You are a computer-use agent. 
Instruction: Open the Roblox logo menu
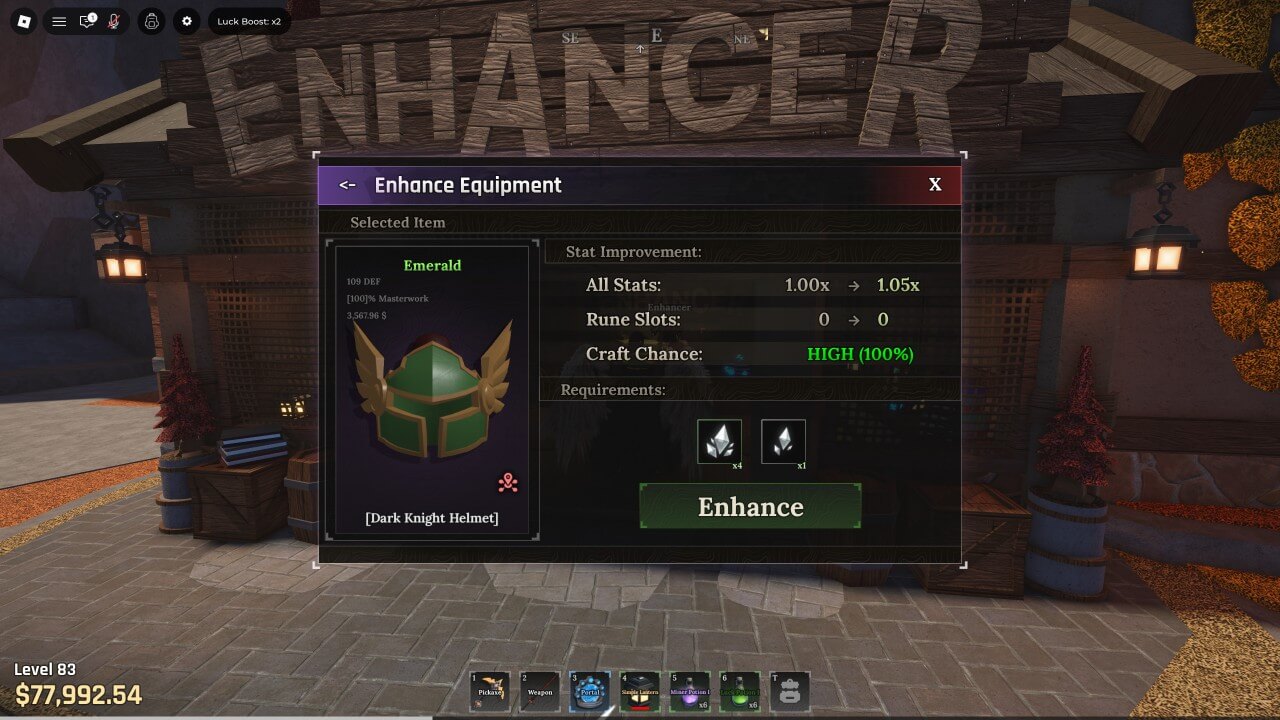25,21
